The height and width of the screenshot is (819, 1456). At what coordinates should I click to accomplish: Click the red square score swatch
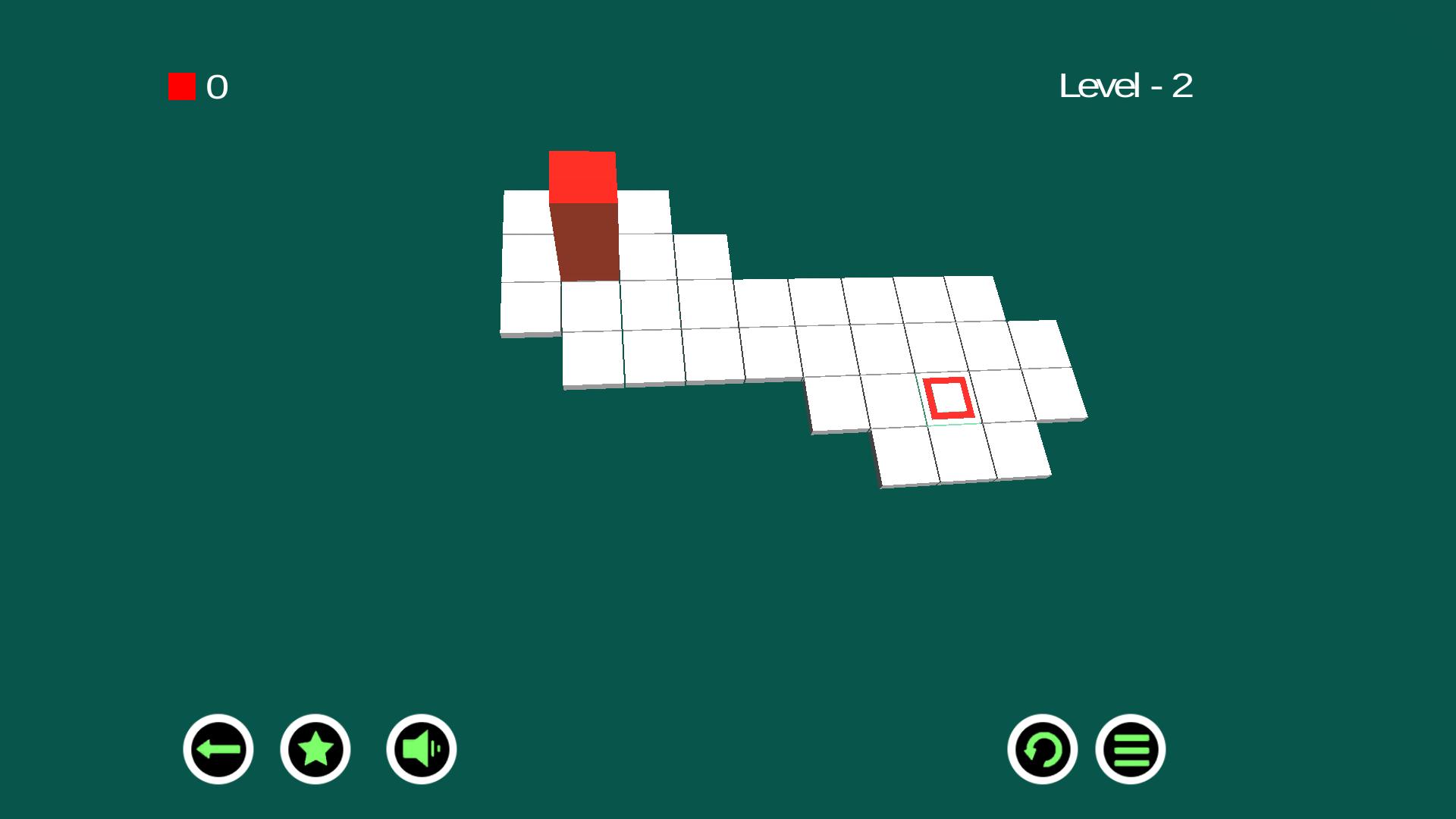coord(181,86)
